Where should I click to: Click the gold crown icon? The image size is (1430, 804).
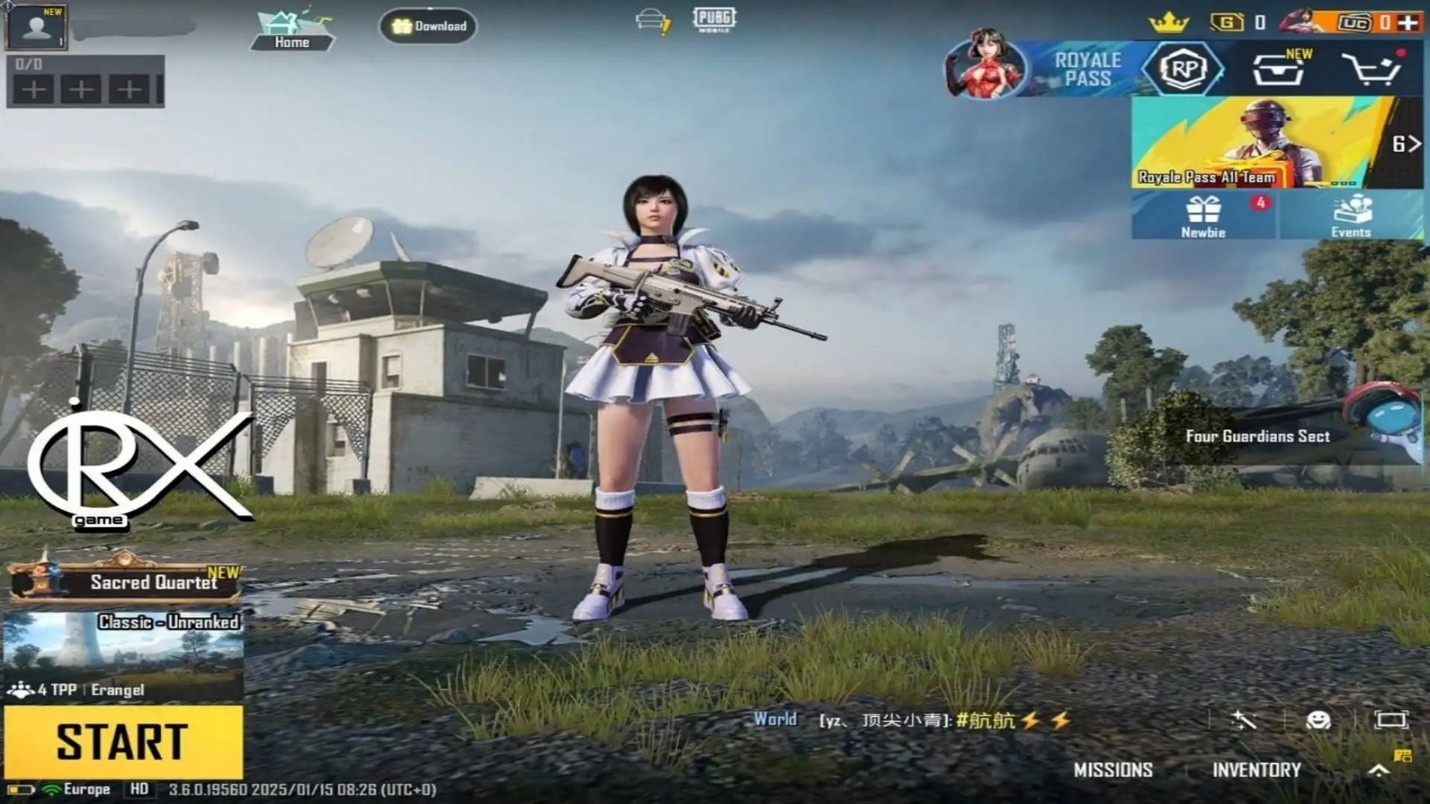pyautogui.click(x=1168, y=22)
